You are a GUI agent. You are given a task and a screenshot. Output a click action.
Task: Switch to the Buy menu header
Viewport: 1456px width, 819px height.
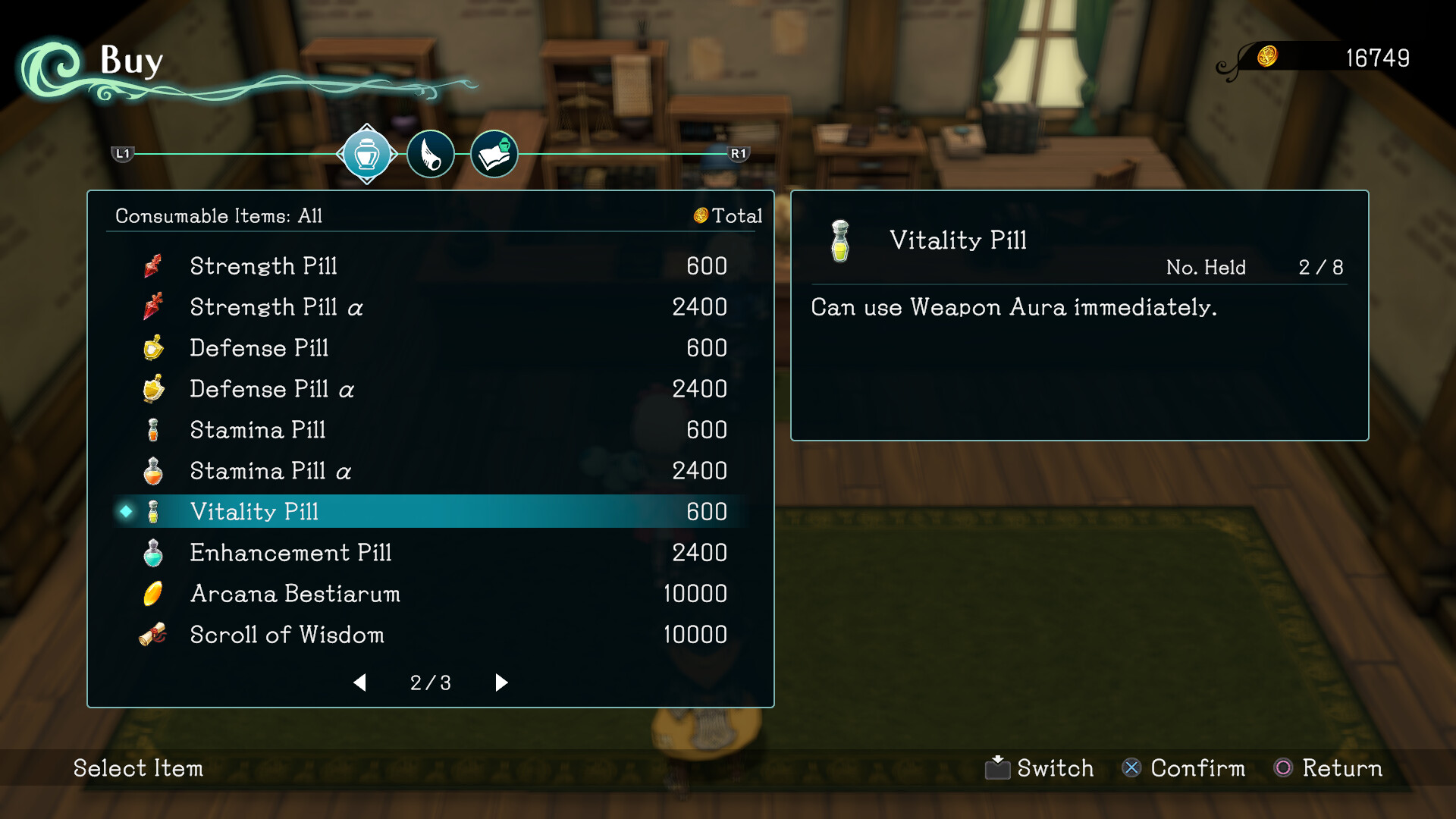(130, 61)
